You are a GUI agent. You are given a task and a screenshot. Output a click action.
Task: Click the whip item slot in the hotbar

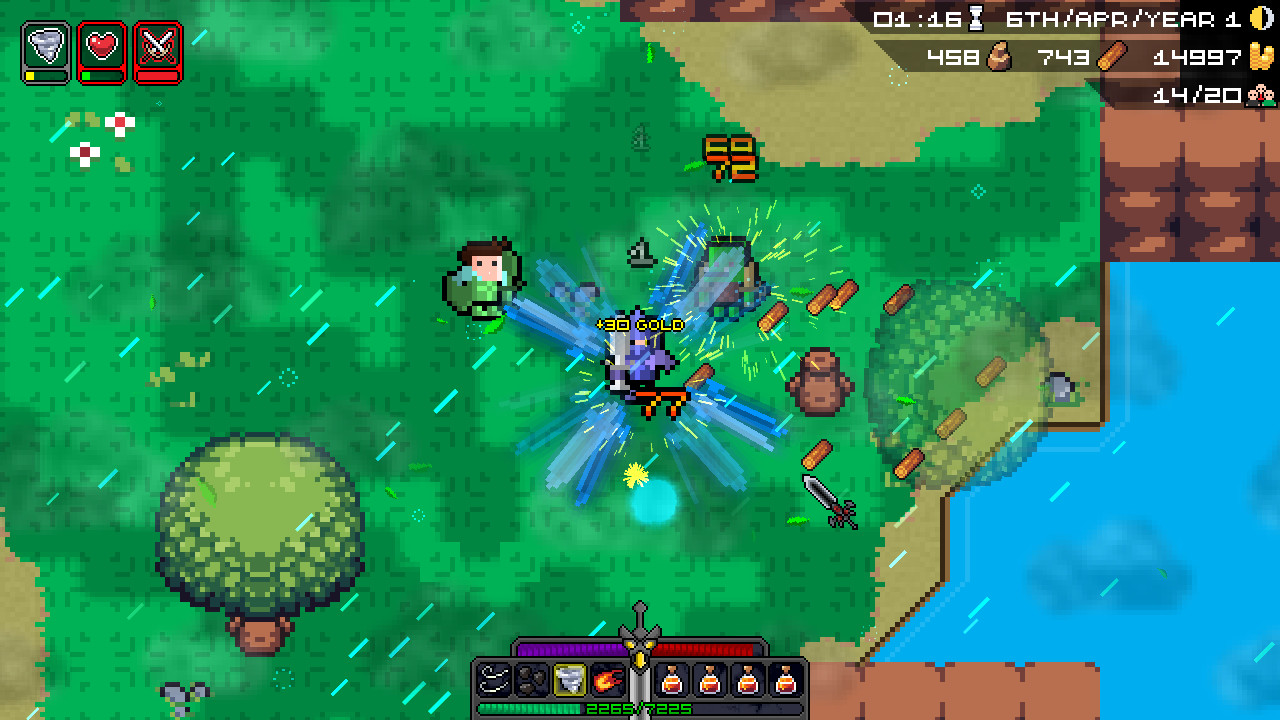coord(493,680)
